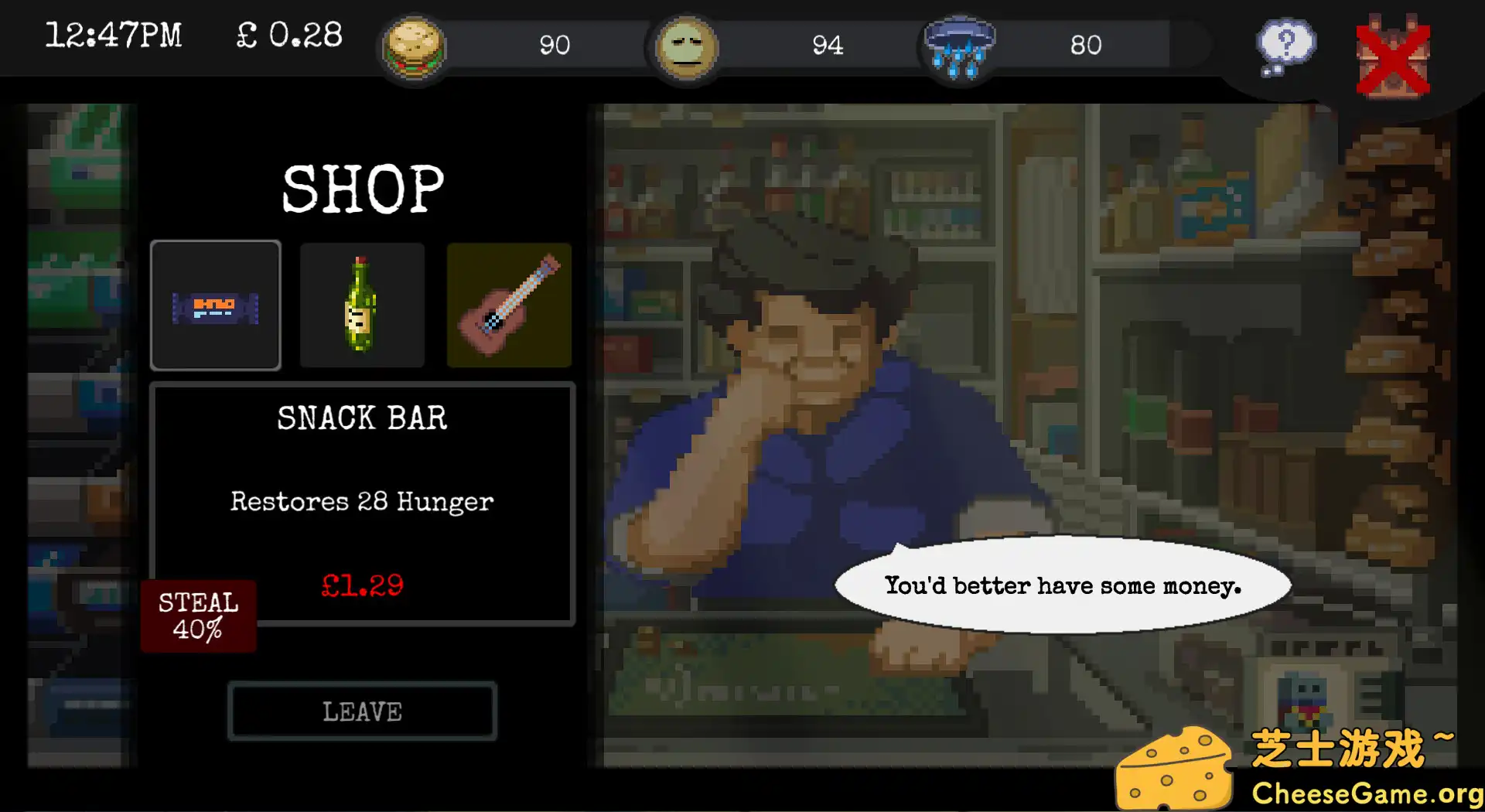This screenshot has width=1485, height=812.
Task: Highlight the selected snack bar slot
Action: (216, 306)
